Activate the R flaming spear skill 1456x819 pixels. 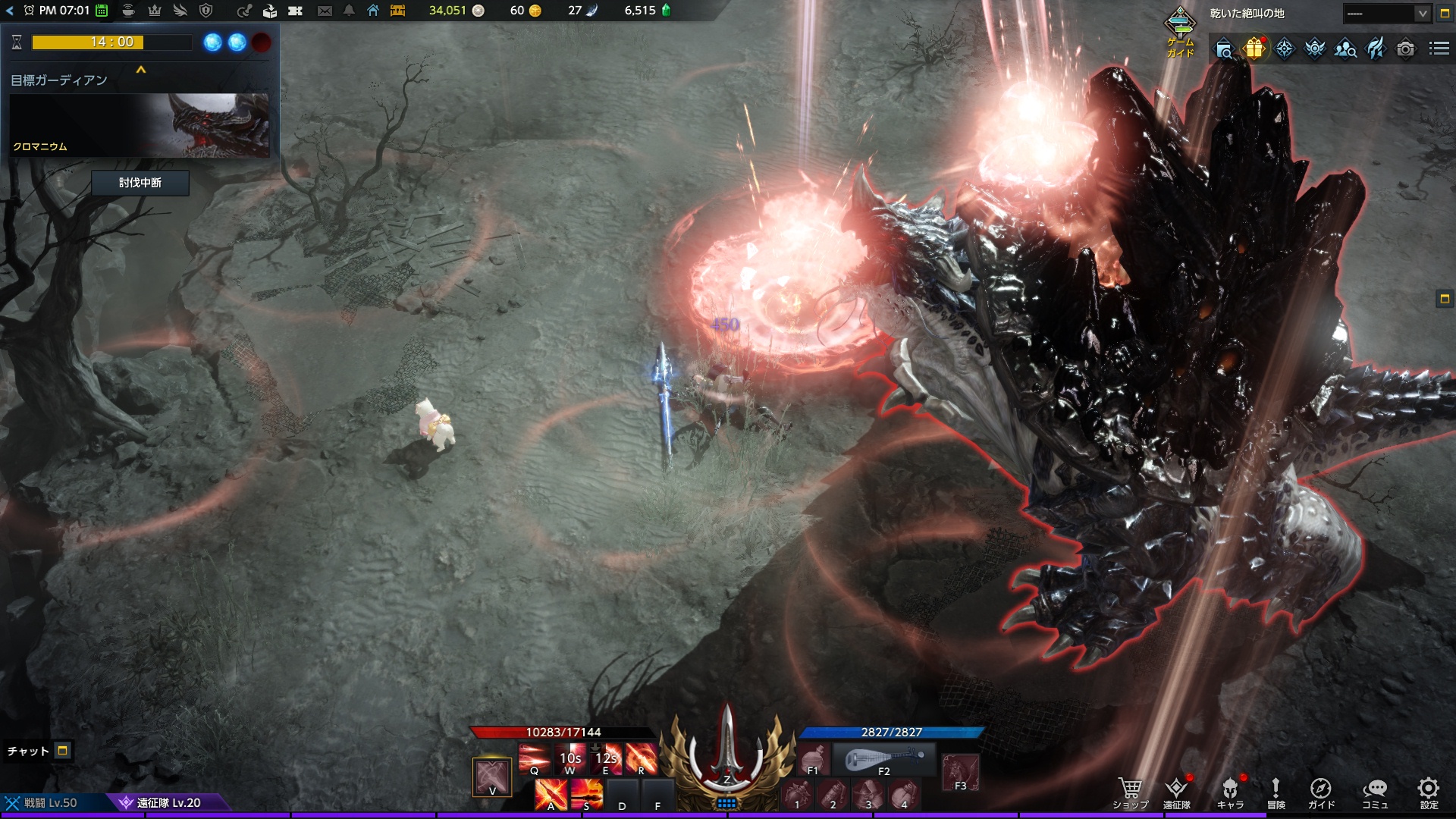642,758
